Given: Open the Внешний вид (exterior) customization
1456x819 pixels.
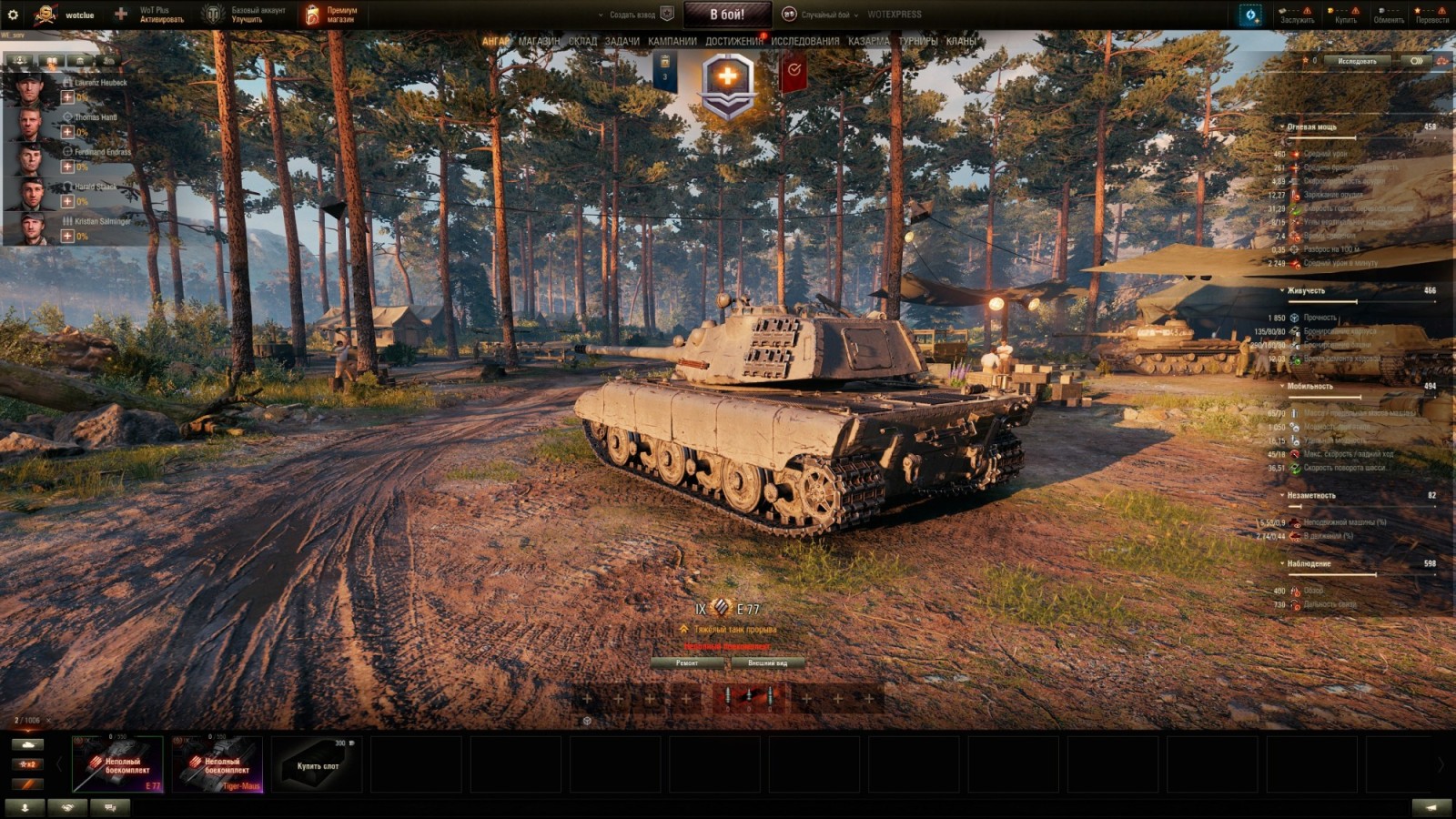Looking at the screenshot, I should (x=767, y=663).
